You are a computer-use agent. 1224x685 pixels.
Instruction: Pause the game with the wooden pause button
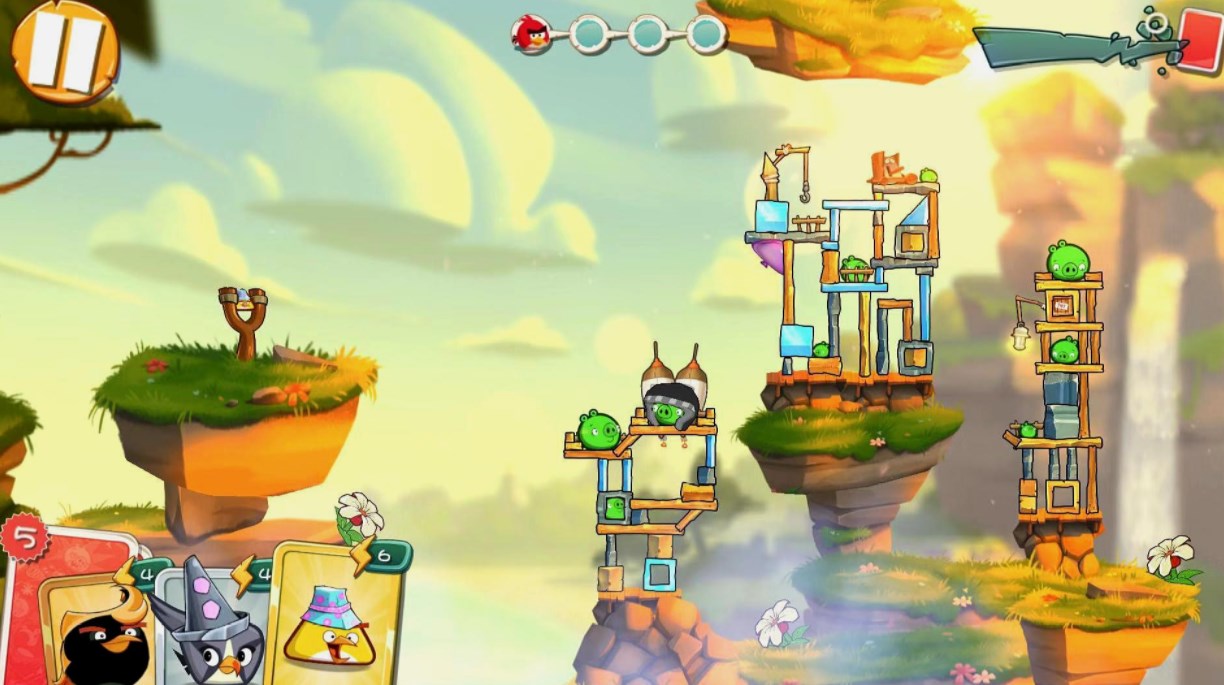[65, 50]
